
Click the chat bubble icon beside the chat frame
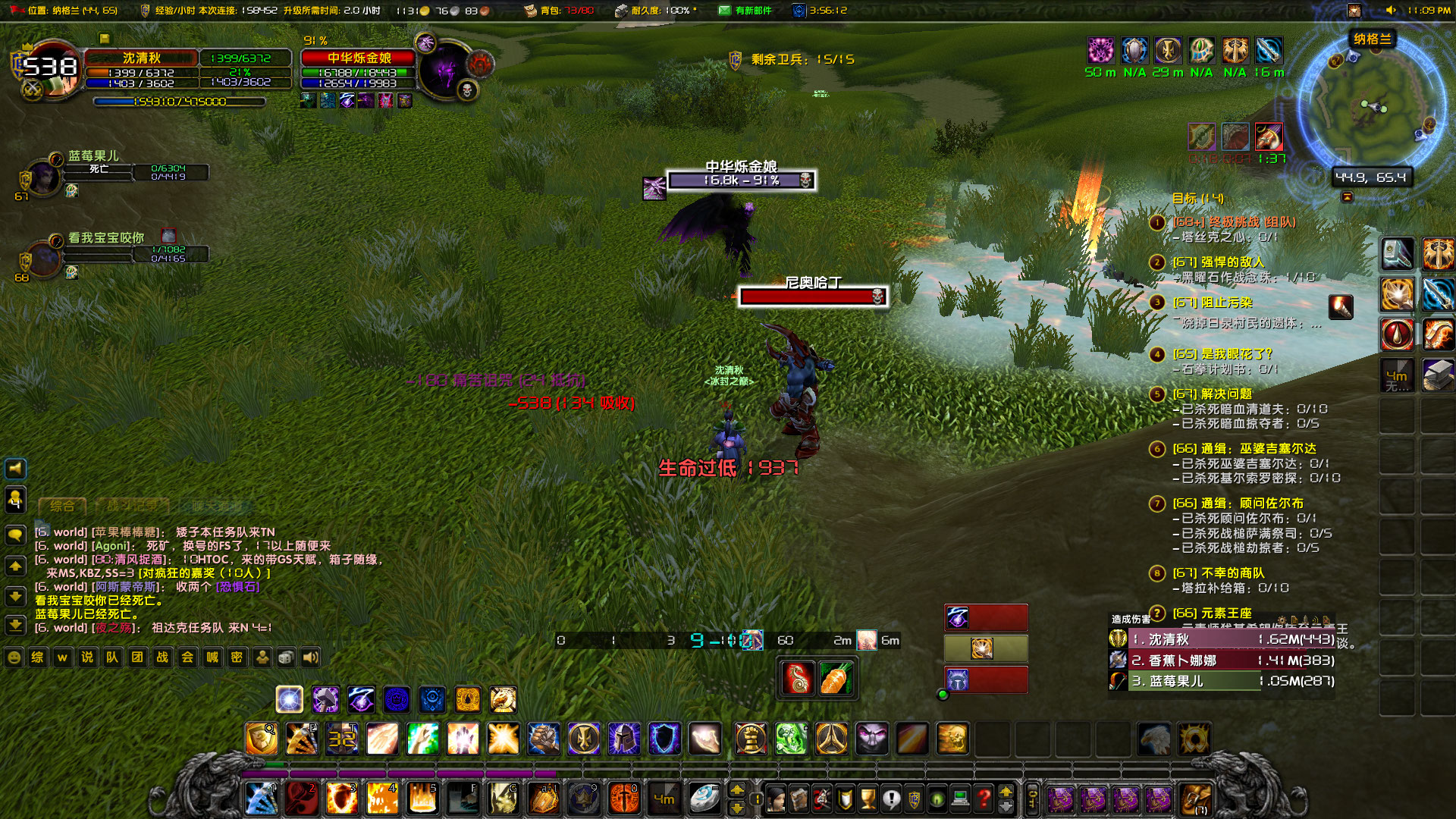point(15,534)
